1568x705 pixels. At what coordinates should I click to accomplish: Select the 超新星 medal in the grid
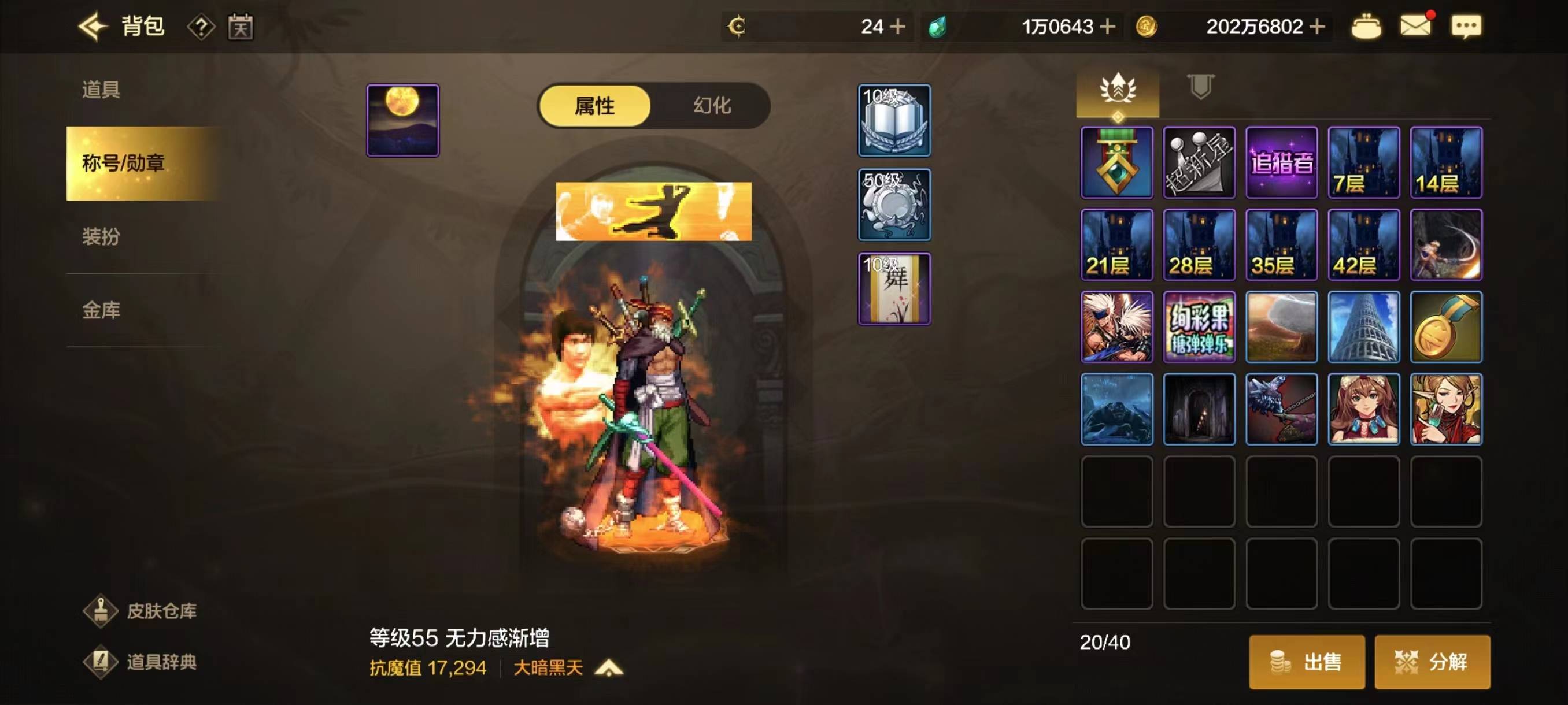coord(1199,162)
